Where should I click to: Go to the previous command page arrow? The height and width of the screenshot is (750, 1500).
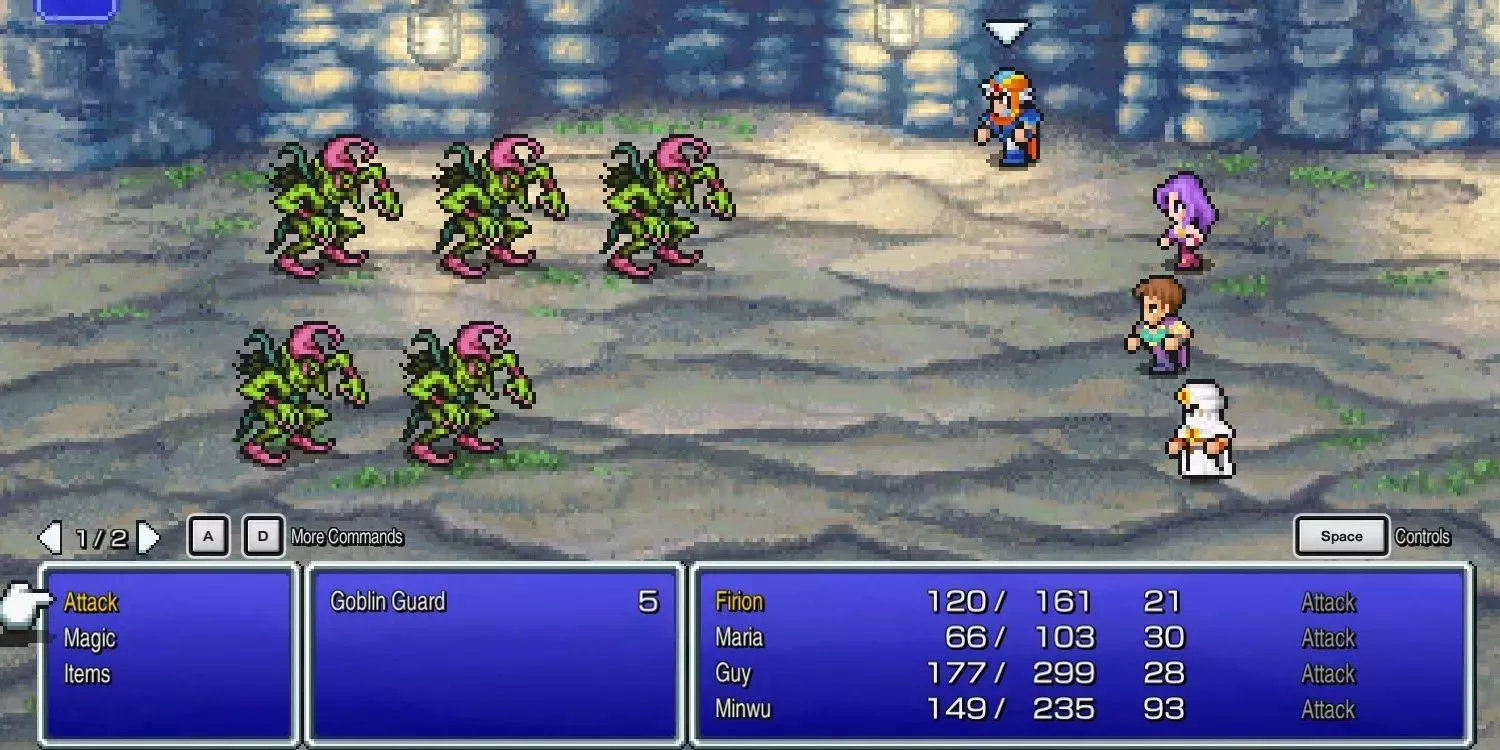point(49,539)
